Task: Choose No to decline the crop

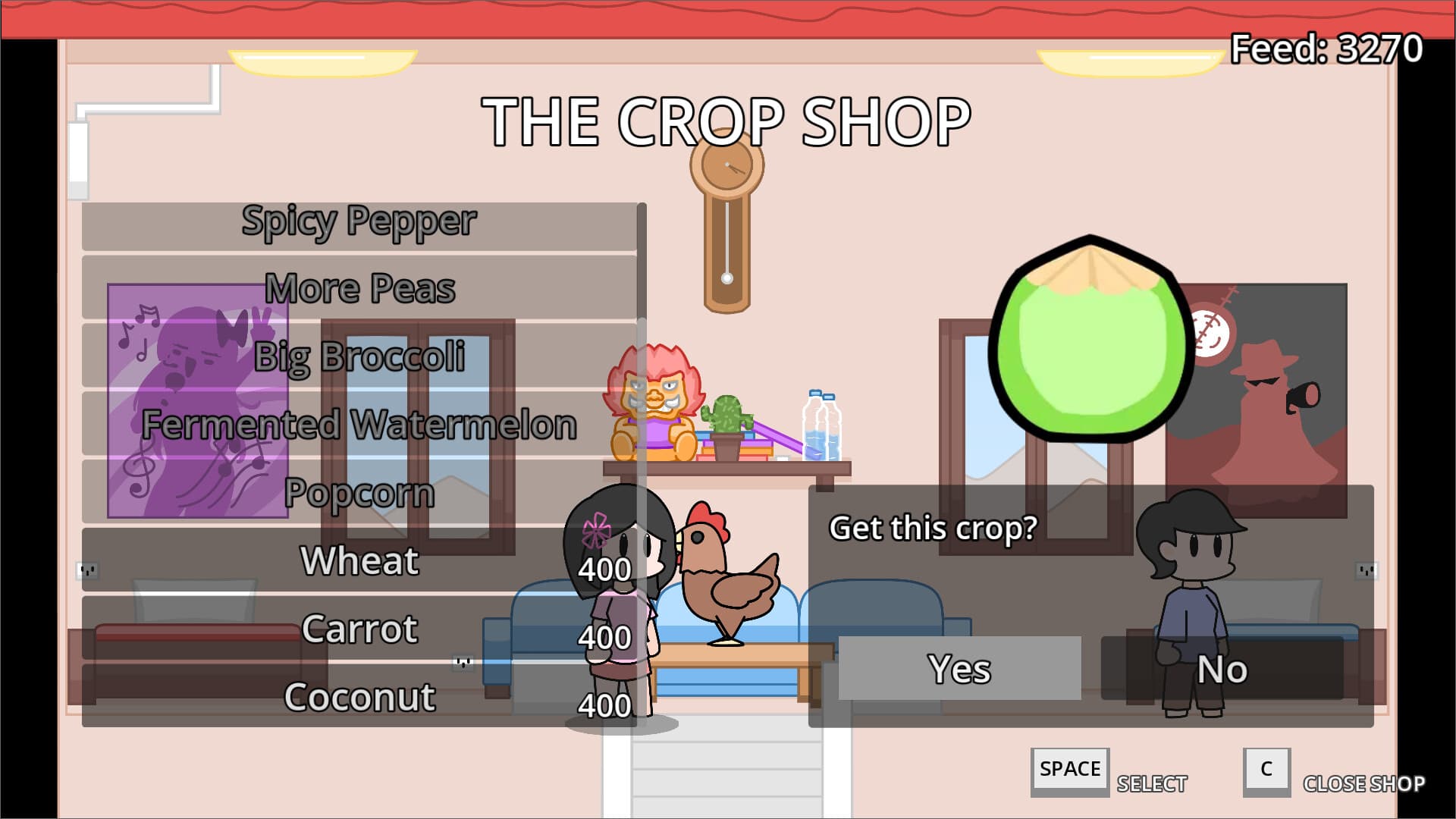Action: pos(1224,669)
